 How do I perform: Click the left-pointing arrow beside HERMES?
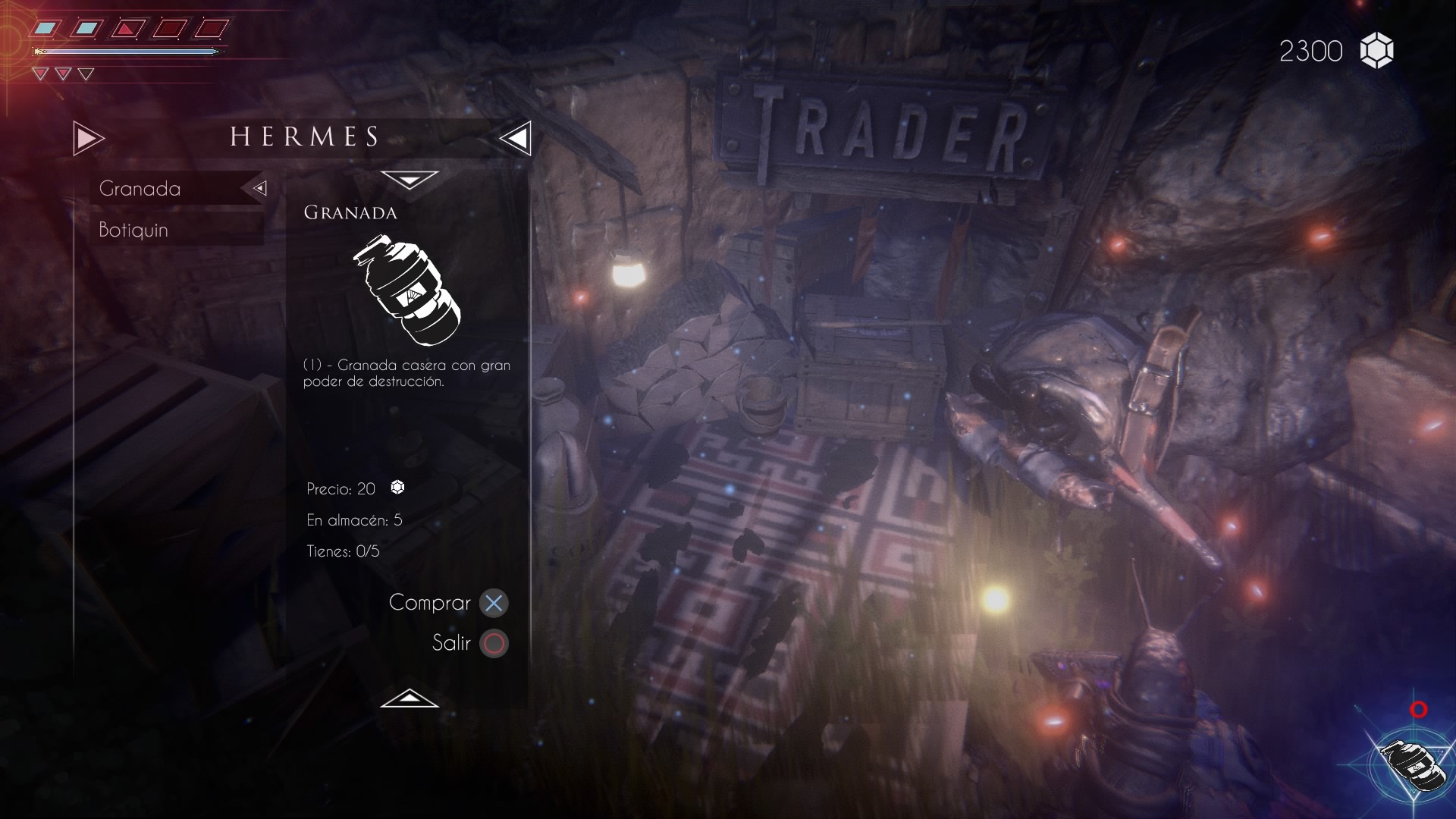[x=516, y=138]
